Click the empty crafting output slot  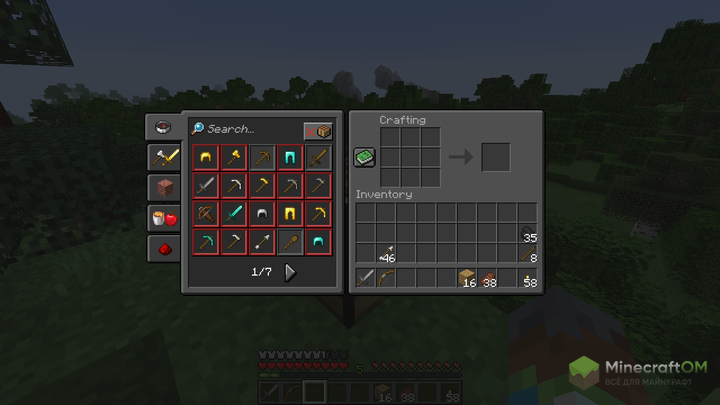[496, 158]
